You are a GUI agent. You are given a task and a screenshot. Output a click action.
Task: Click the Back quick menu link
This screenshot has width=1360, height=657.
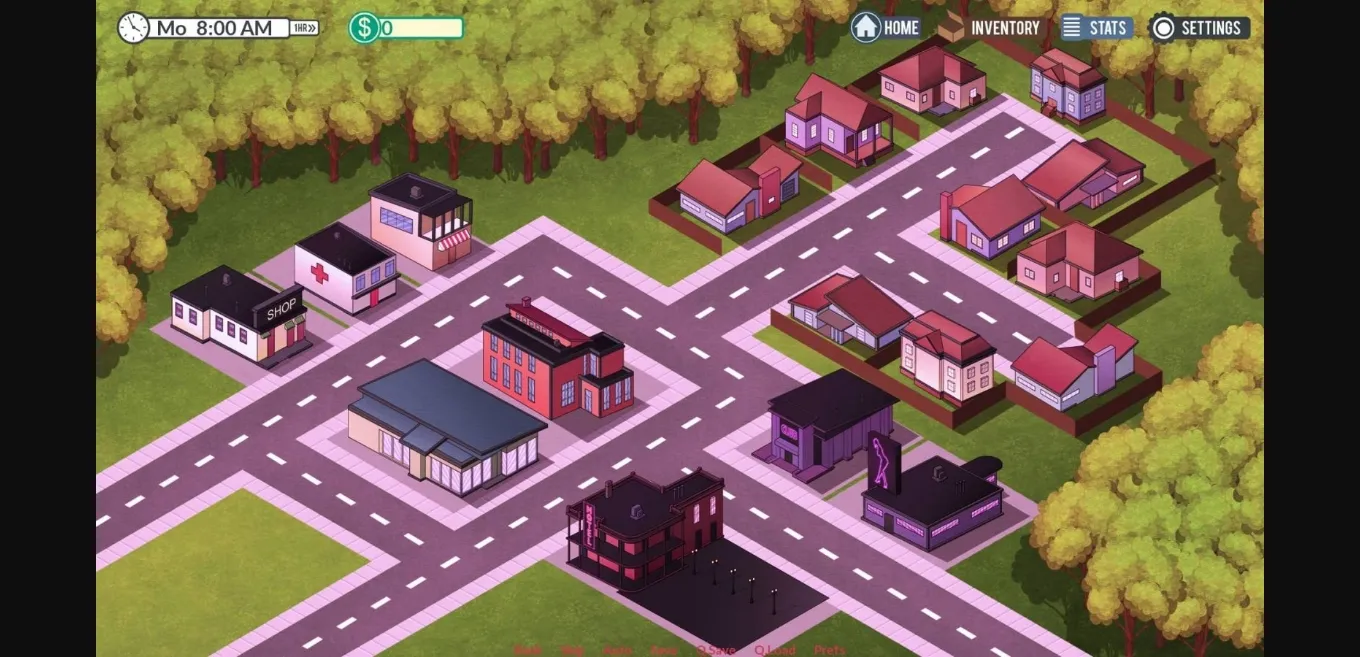(528, 650)
